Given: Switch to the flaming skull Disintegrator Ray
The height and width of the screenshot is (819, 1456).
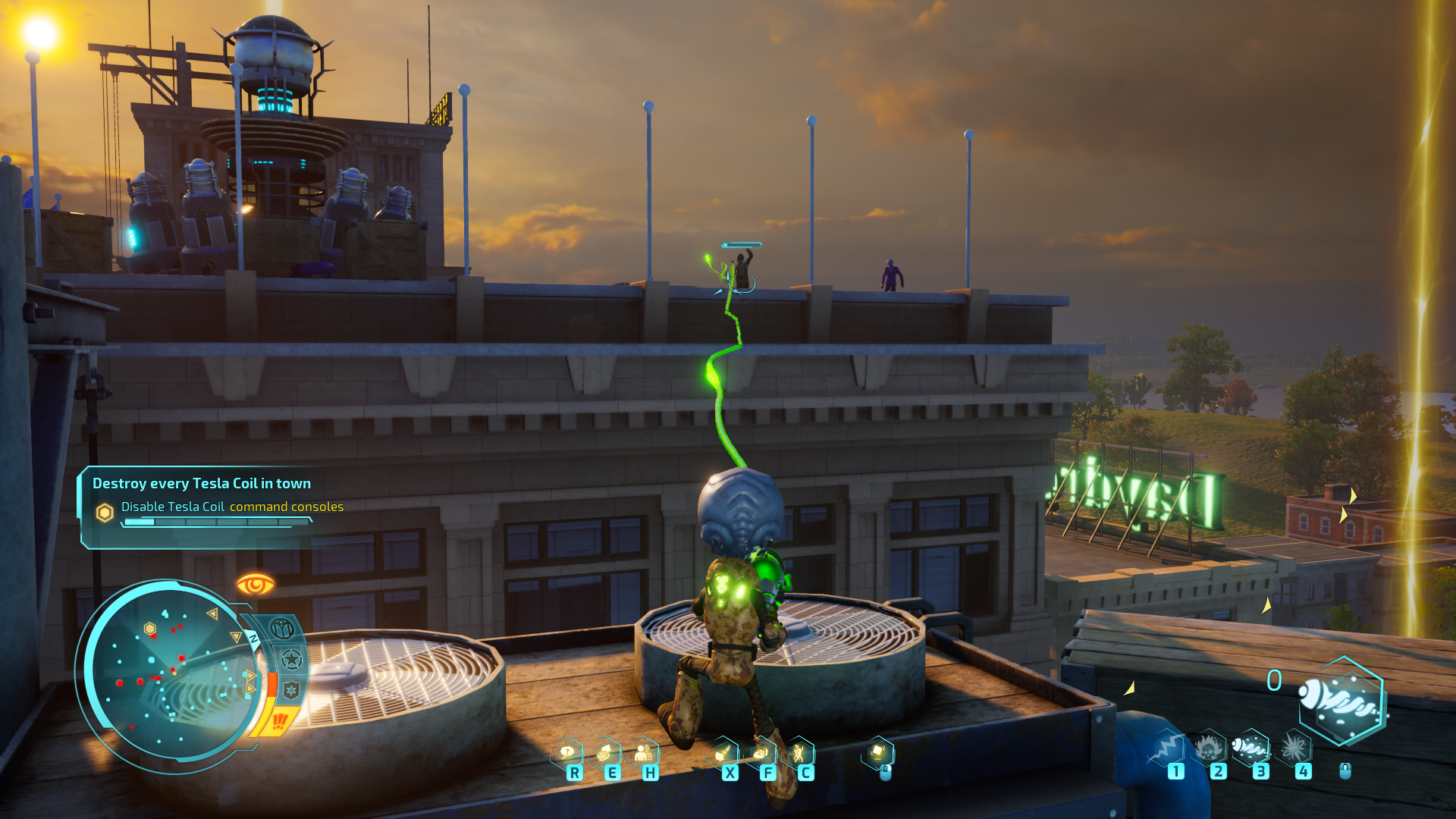Looking at the screenshot, I should coord(1209,748).
